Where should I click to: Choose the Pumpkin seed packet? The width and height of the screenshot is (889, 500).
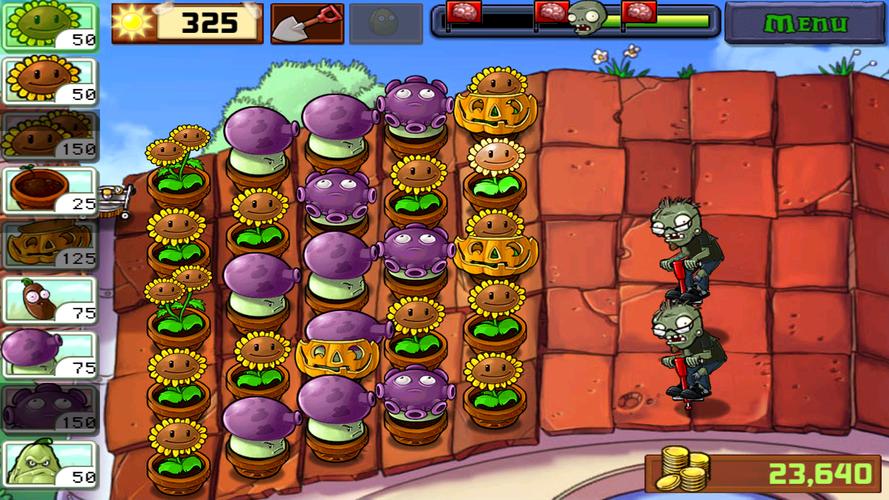tap(50, 245)
